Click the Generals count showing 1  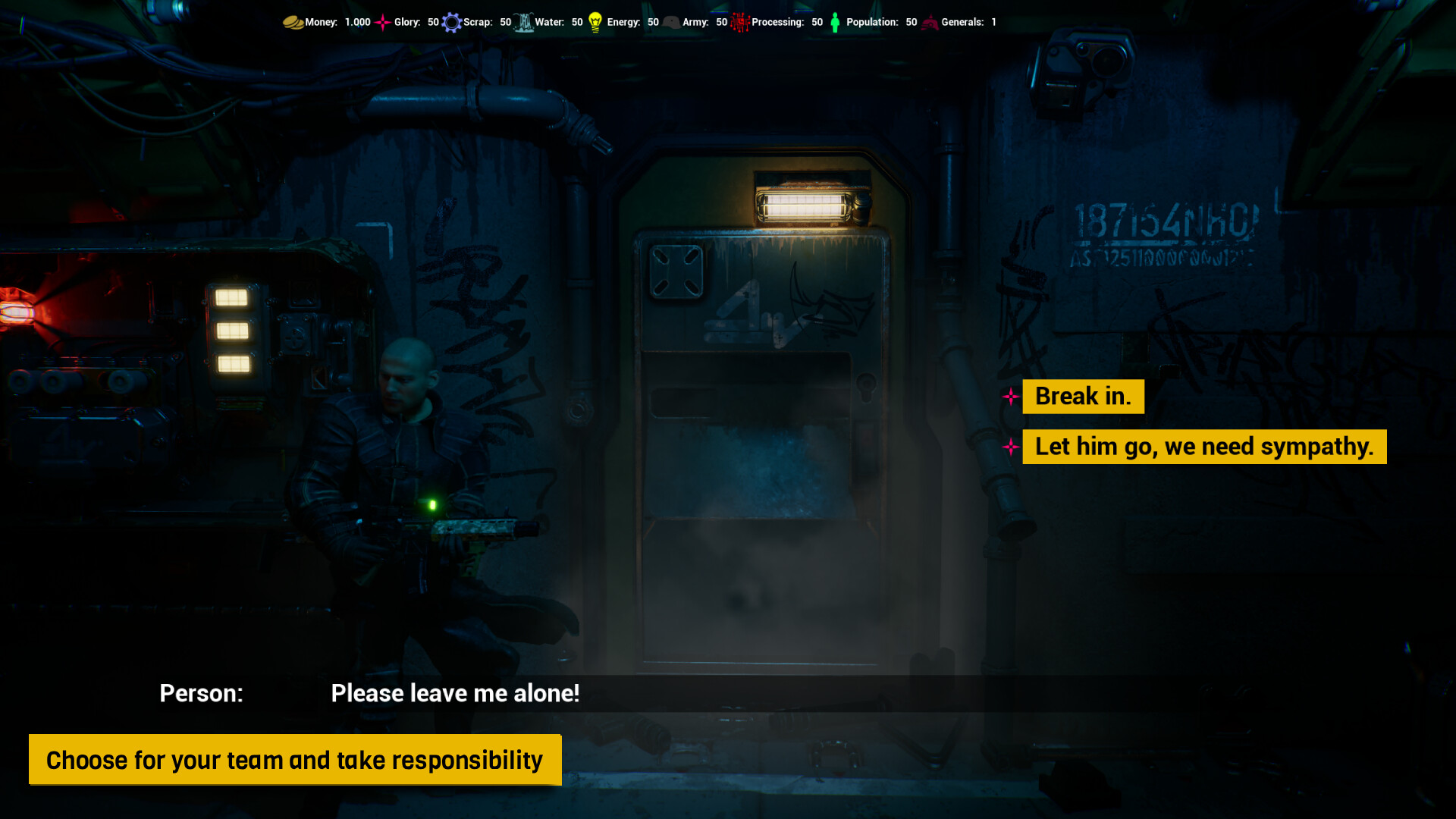(x=993, y=22)
